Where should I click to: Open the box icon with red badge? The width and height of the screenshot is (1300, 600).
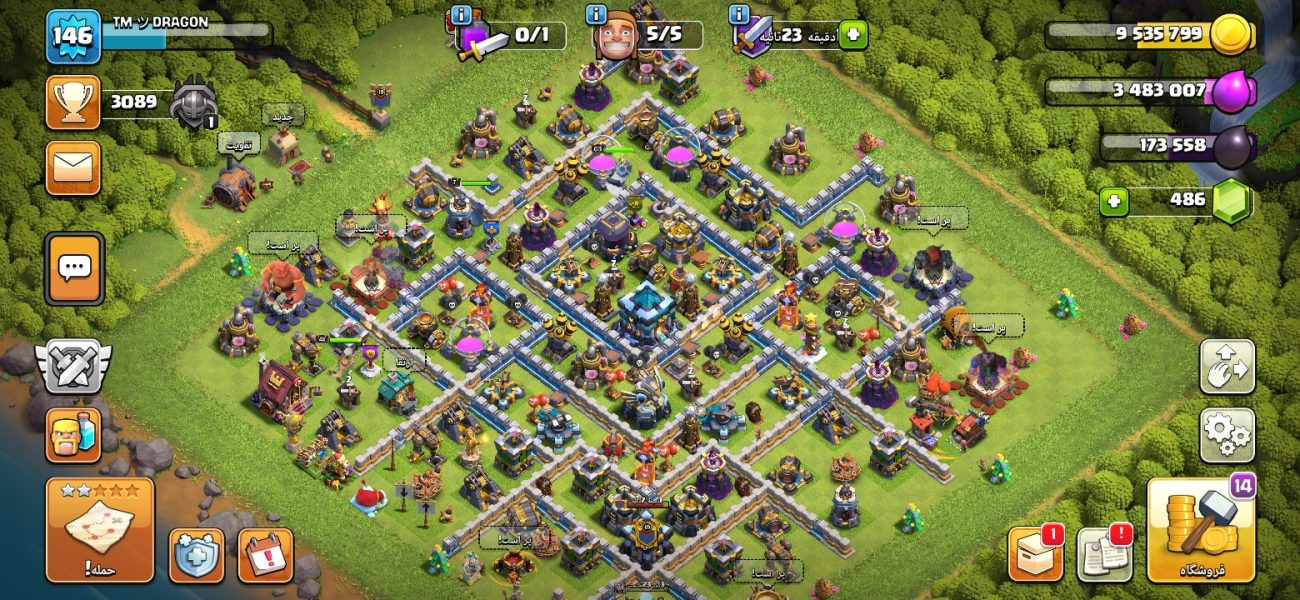point(1035,553)
